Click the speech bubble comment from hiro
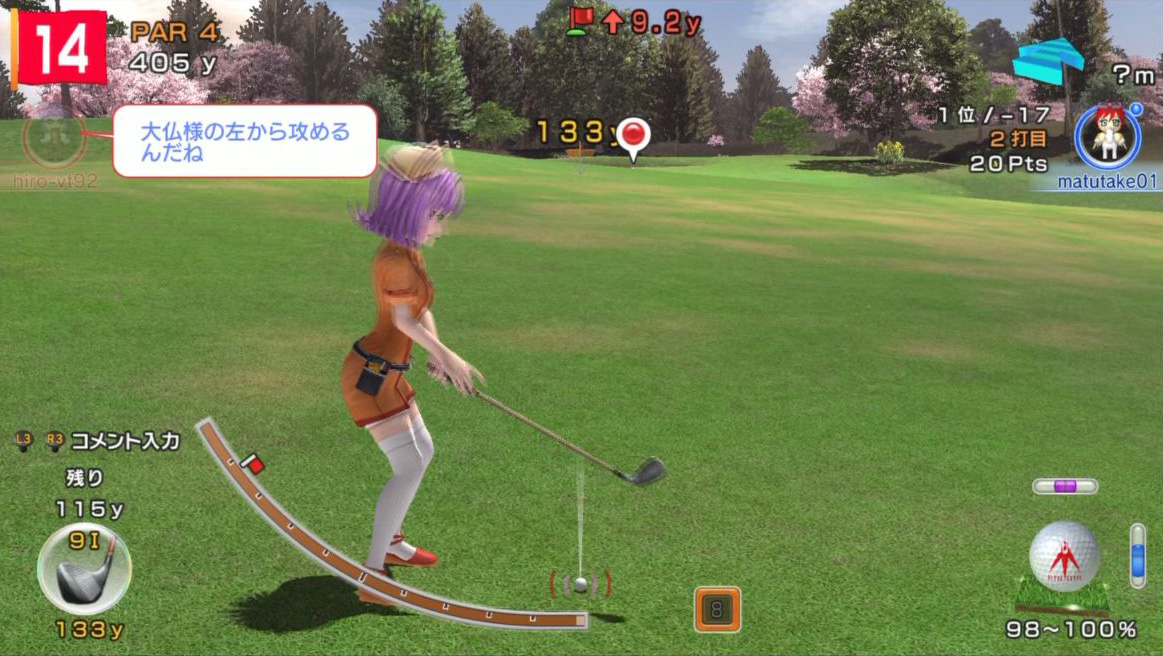The image size is (1163, 656). pyautogui.click(x=244, y=141)
